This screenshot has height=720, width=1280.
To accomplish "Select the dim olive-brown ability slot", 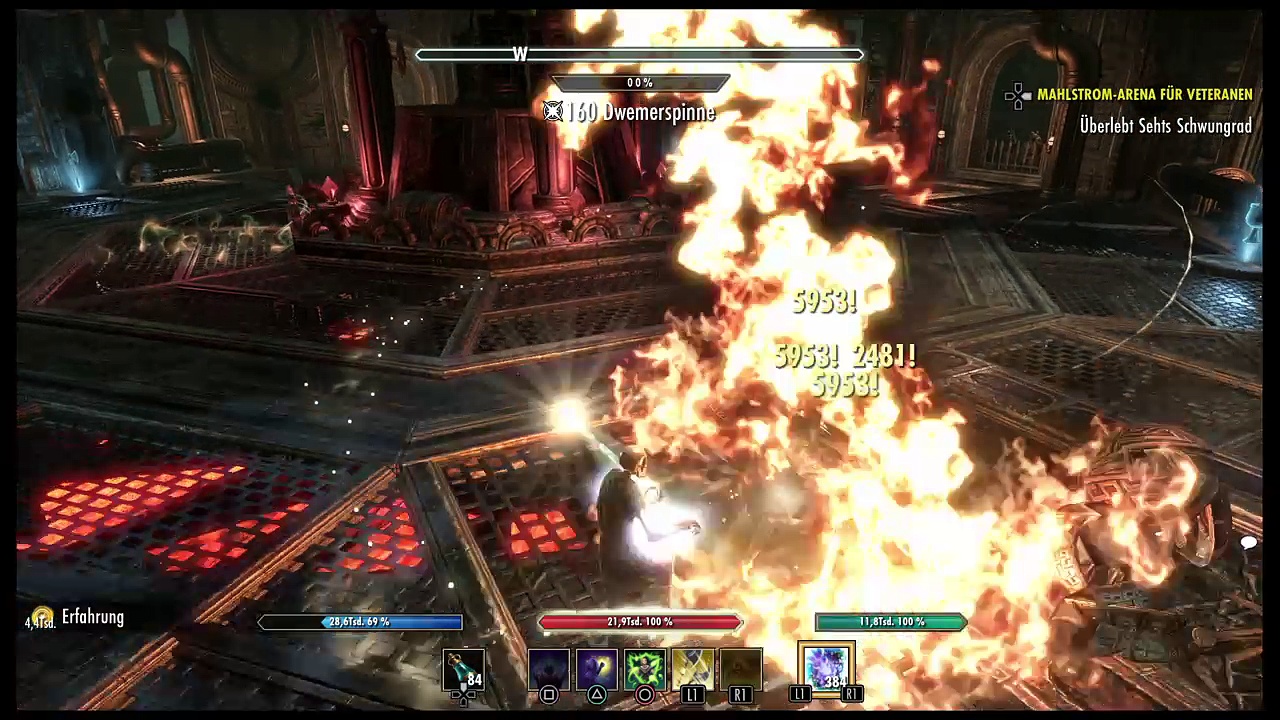I will coord(741,670).
